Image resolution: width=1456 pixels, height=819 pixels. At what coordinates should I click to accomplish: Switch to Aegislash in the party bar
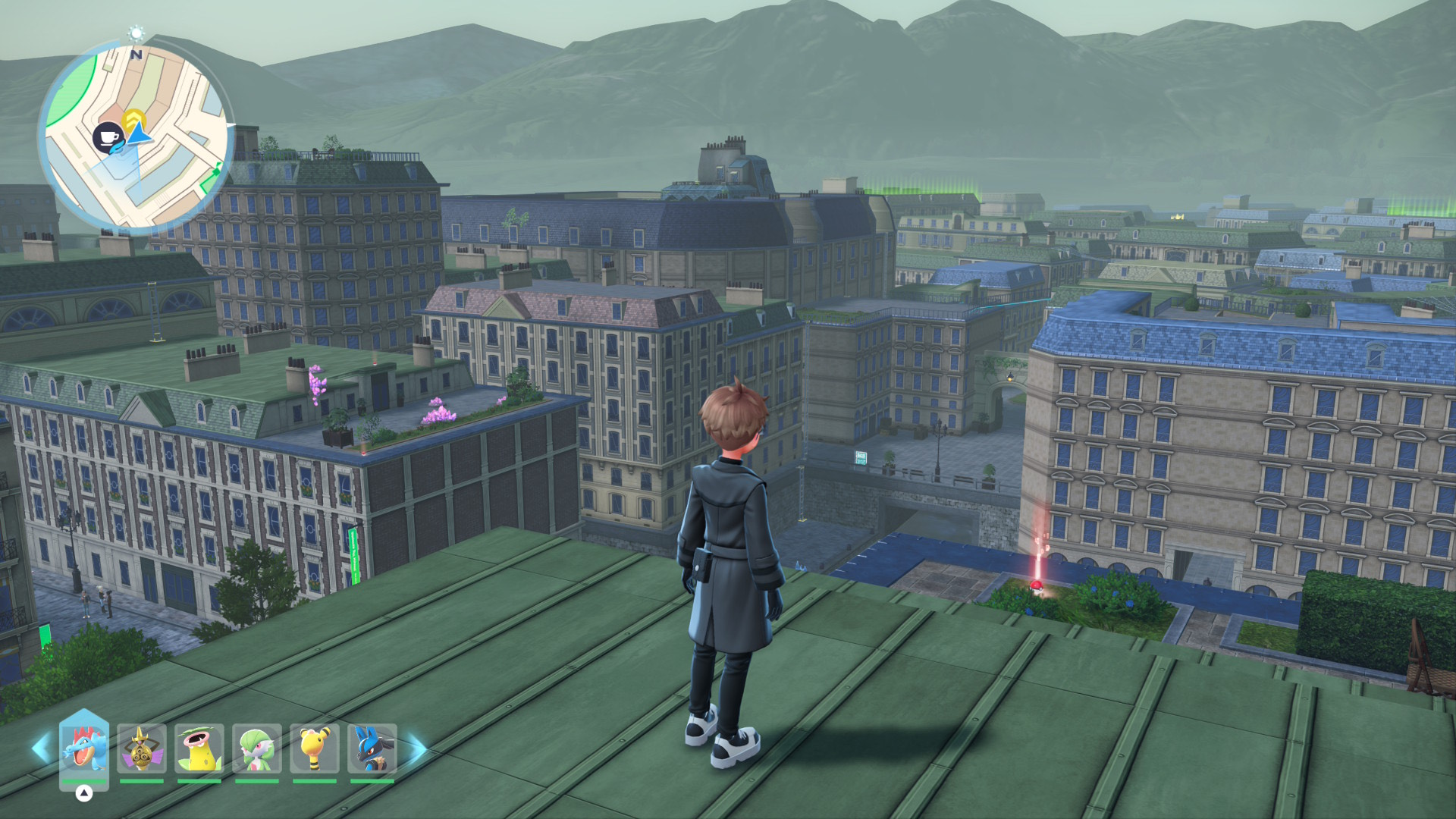tap(142, 748)
